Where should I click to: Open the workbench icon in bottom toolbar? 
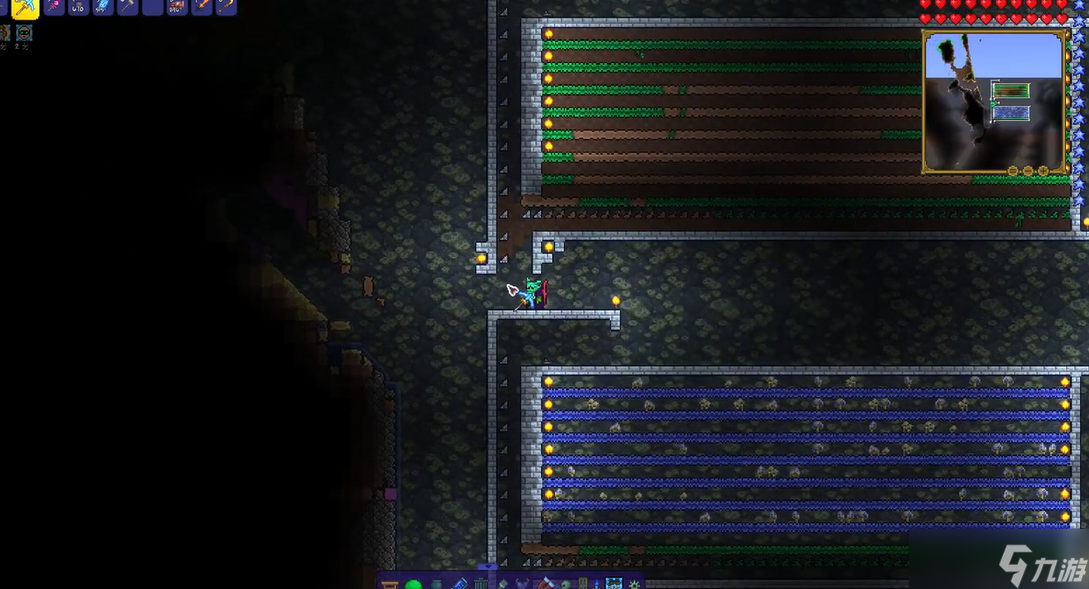click(x=389, y=583)
